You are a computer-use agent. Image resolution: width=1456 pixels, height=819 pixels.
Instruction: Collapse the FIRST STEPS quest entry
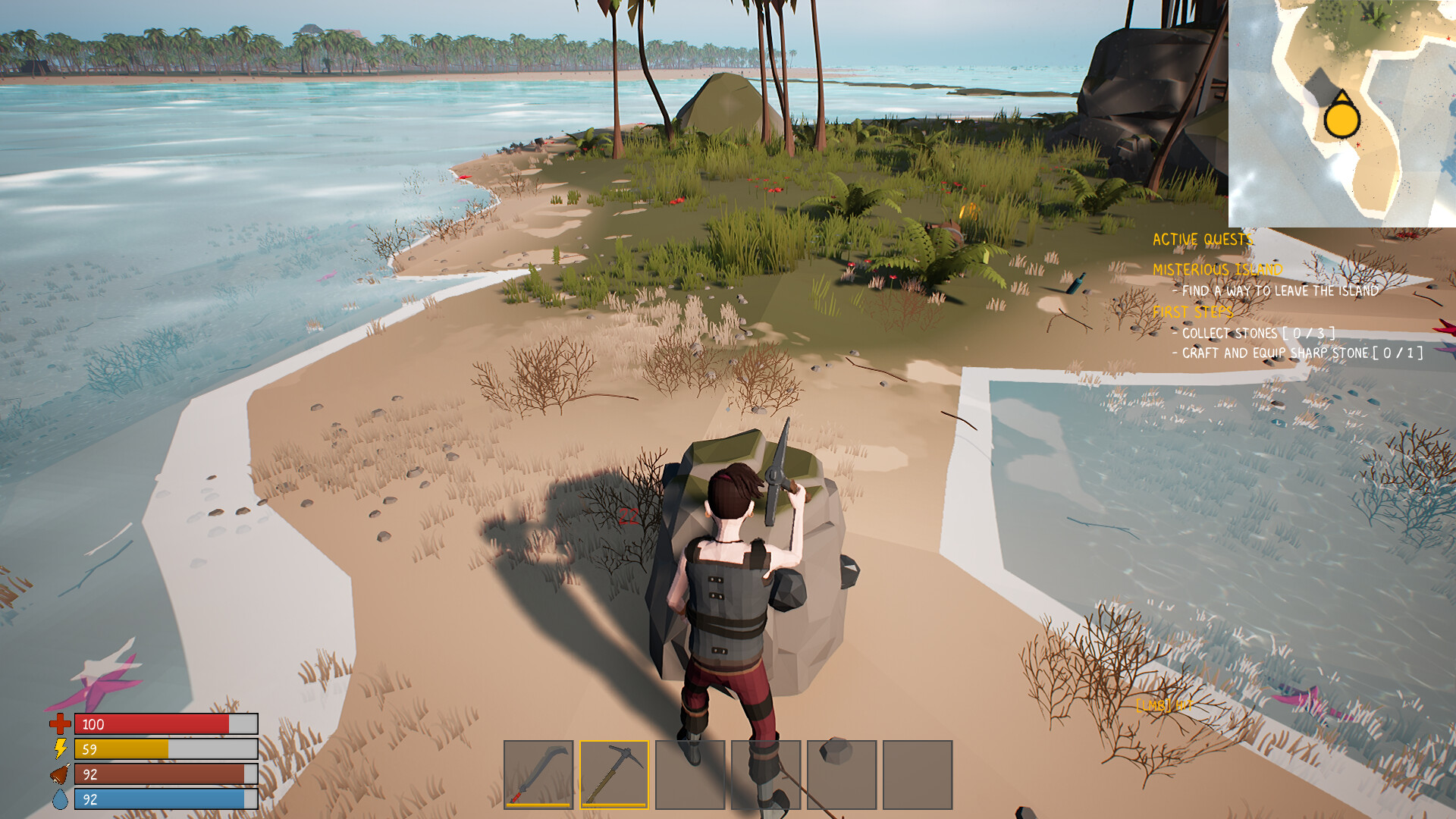pyautogui.click(x=1194, y=310)
